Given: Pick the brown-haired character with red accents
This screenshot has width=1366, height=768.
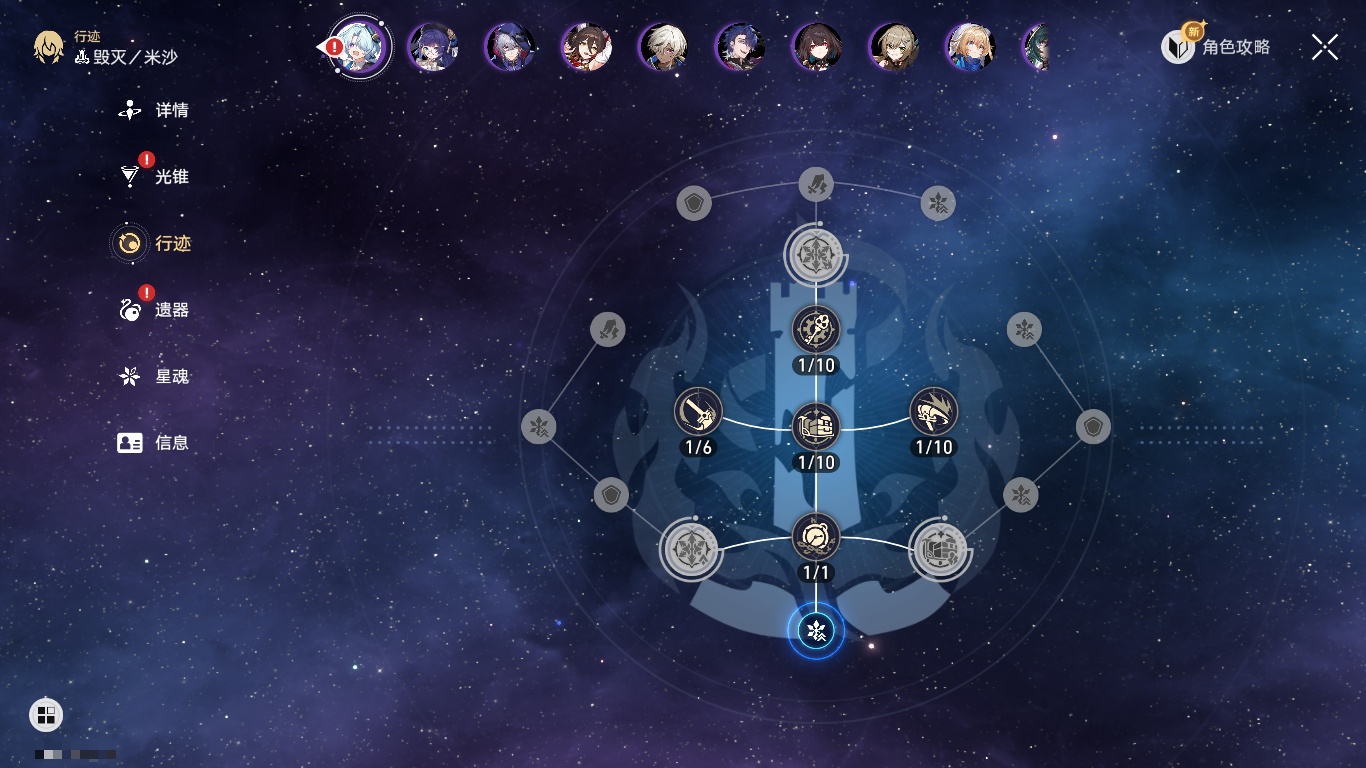Looking at the screenshot, I should [587, 47].
